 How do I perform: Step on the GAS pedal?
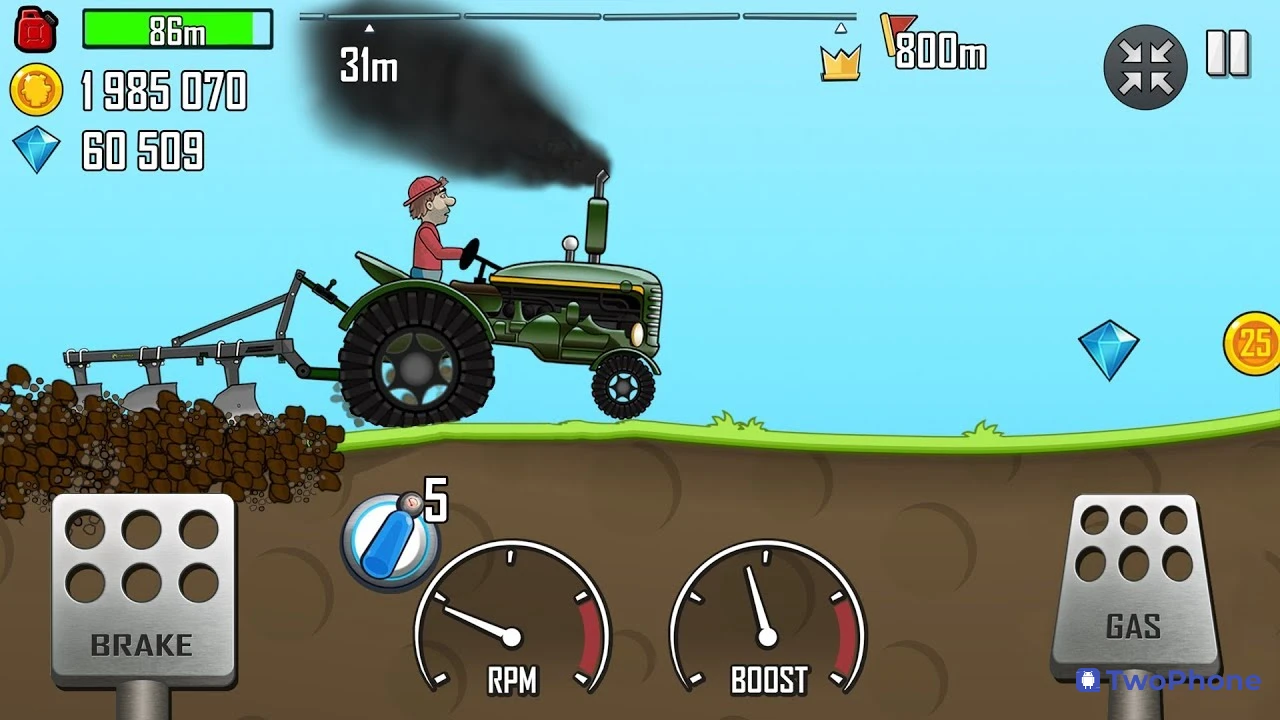(1134, 580)
